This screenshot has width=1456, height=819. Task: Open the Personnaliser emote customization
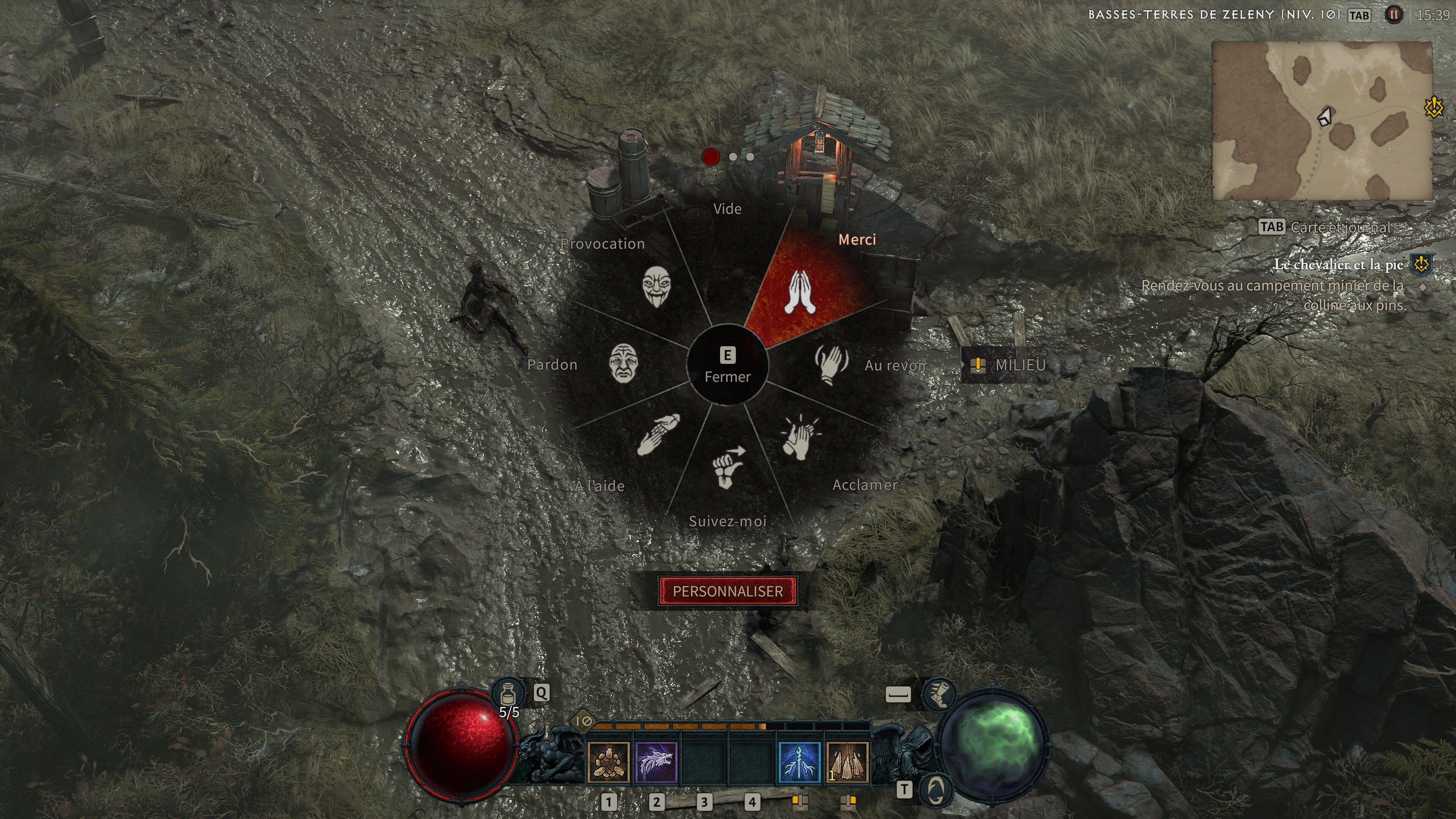point(728,591)
